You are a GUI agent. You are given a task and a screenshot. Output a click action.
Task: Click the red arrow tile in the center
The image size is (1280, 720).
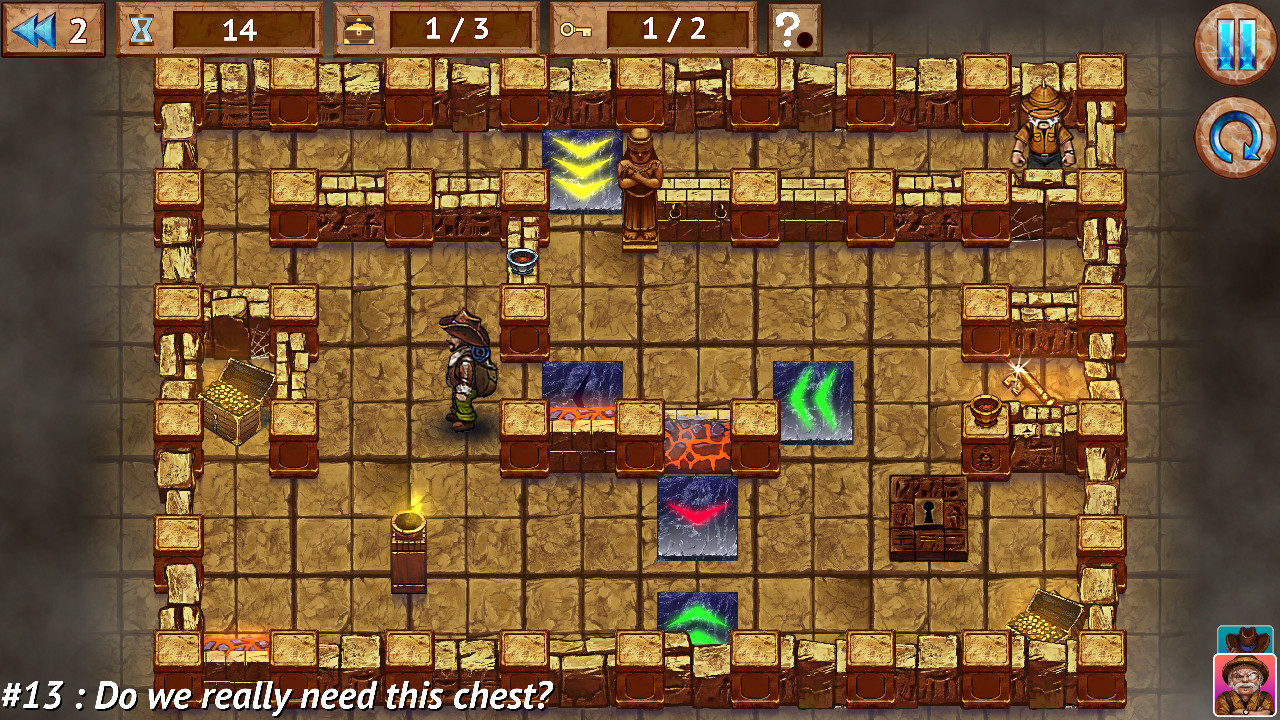pos(699,518)
